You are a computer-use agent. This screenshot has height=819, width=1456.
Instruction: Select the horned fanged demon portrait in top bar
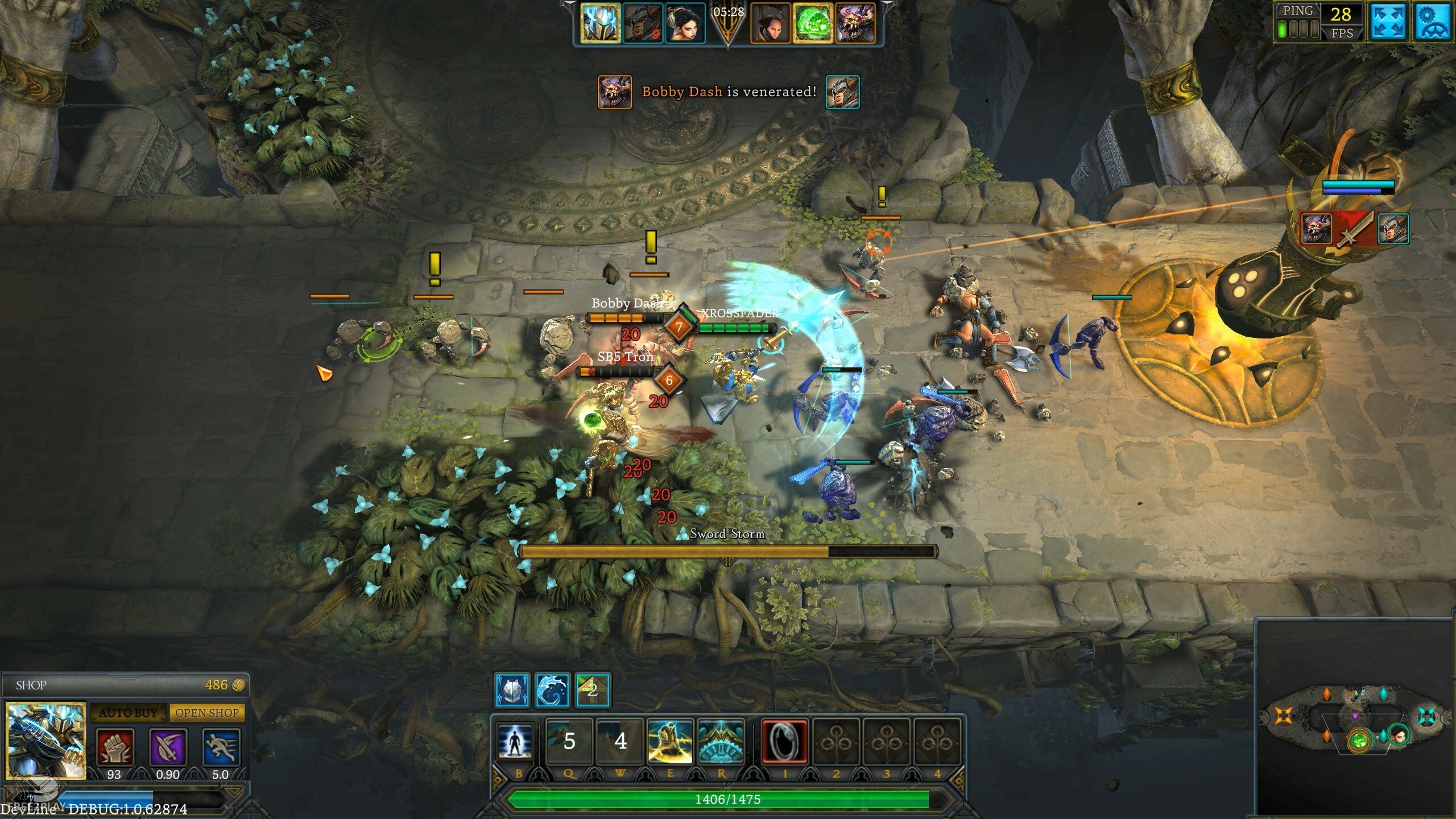click(x=855, y=23)
